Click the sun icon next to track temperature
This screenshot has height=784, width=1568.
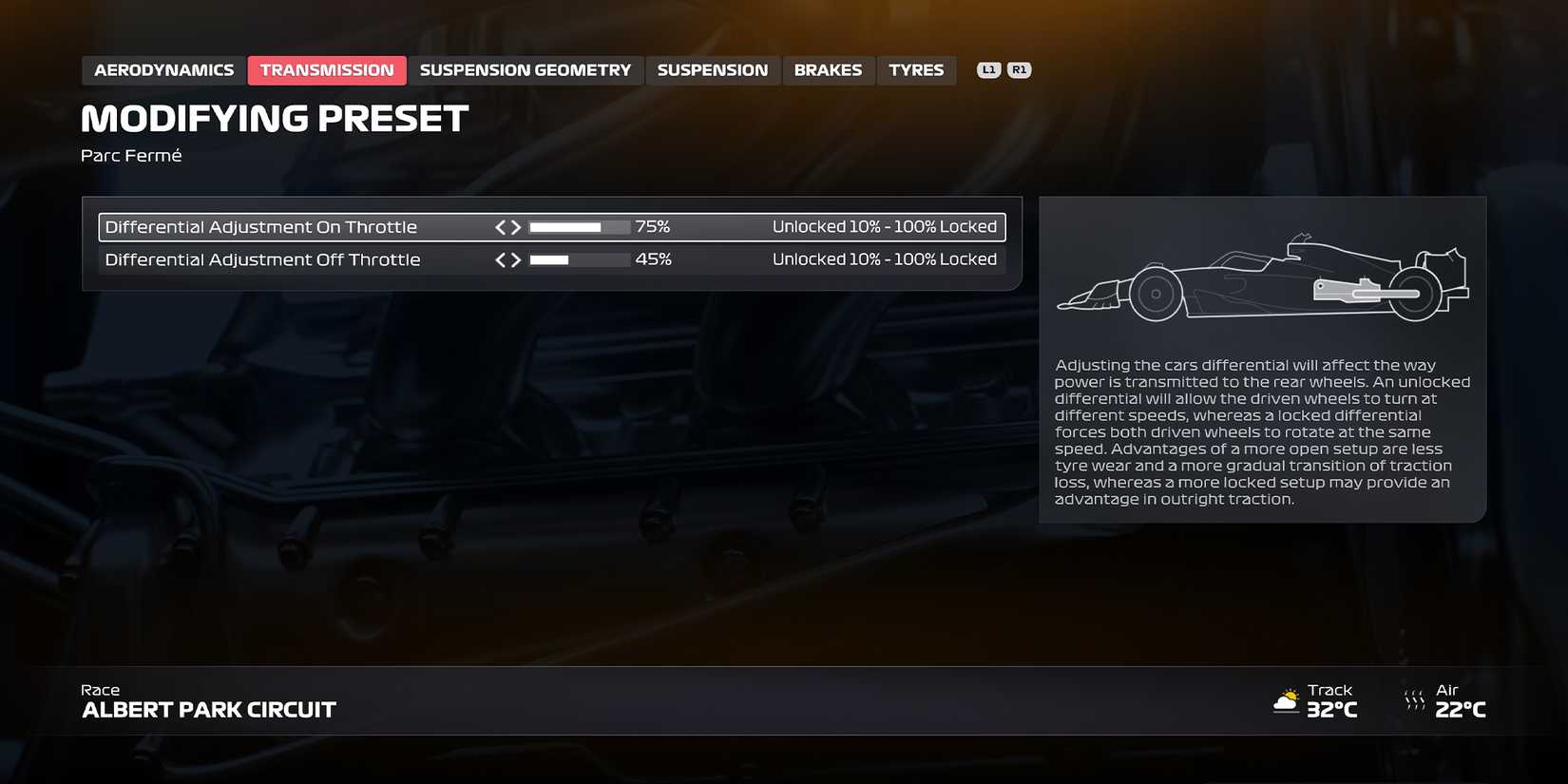tap(1287, 700)
